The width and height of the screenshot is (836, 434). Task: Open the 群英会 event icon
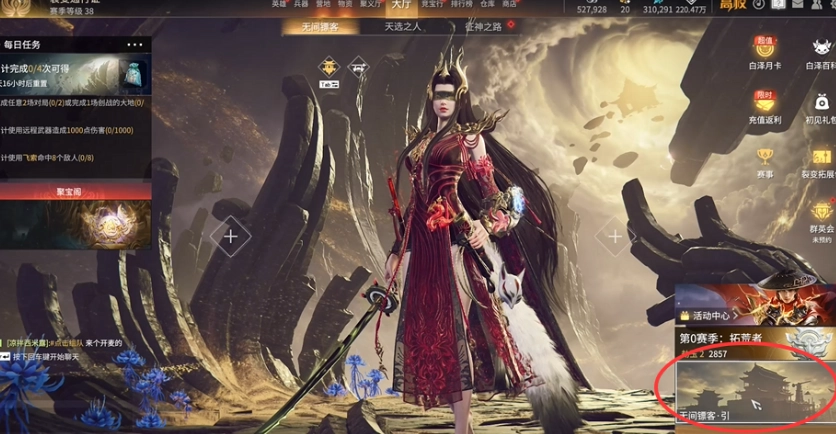pyautogui.click(x=822, y=217)
